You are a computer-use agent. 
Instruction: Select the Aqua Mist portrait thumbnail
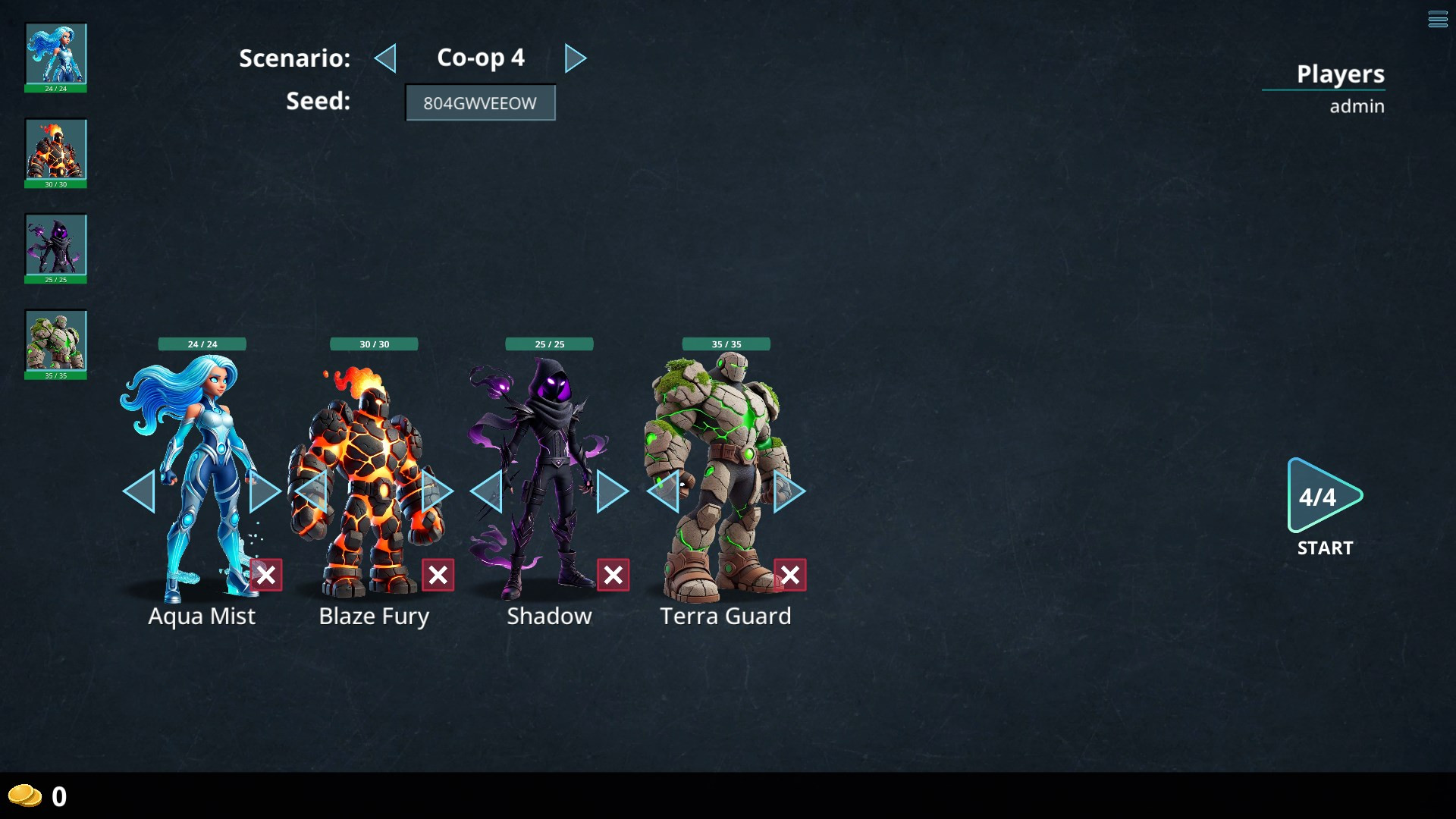(56, 54)
